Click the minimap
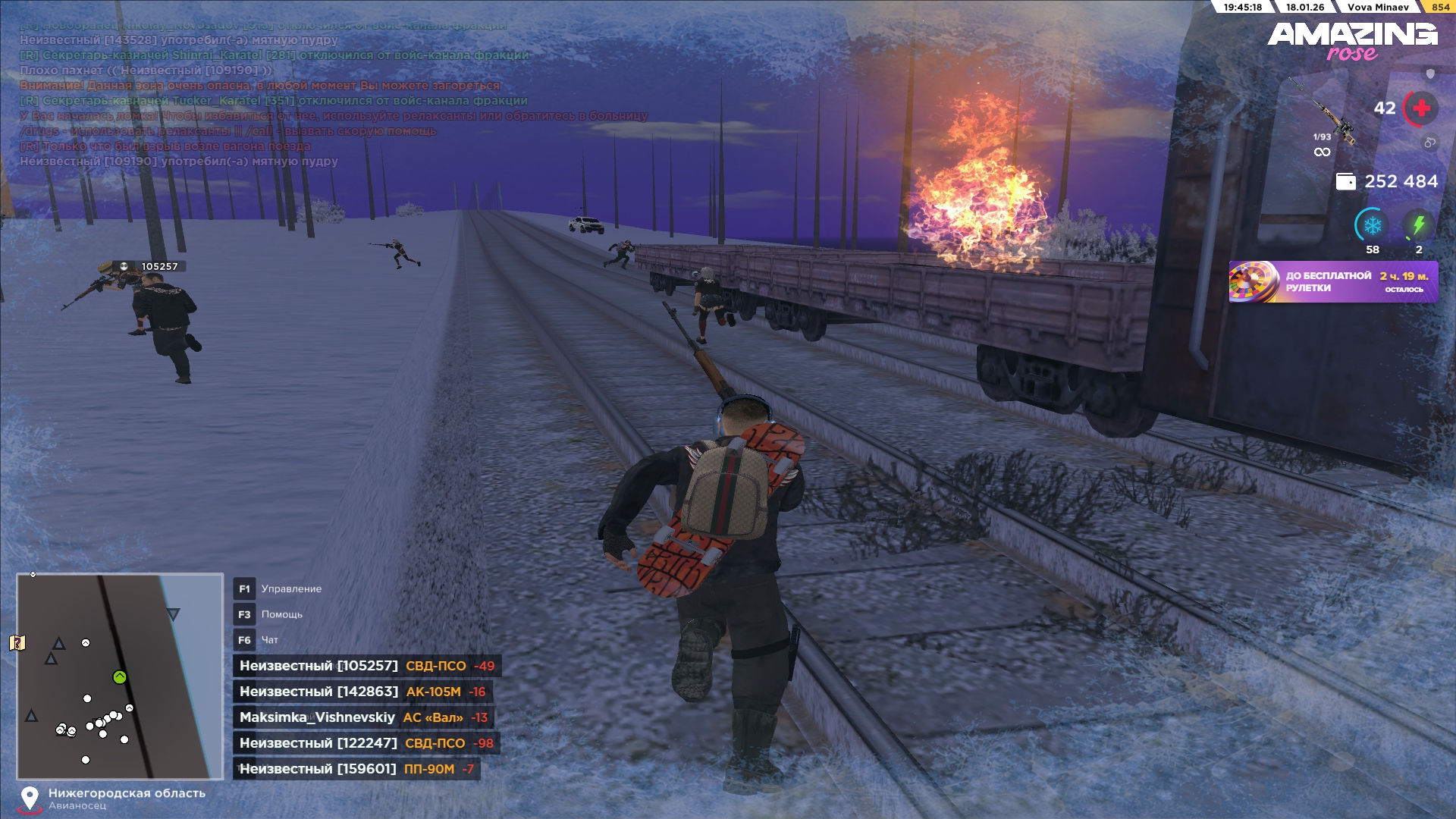 pos(120,676)
